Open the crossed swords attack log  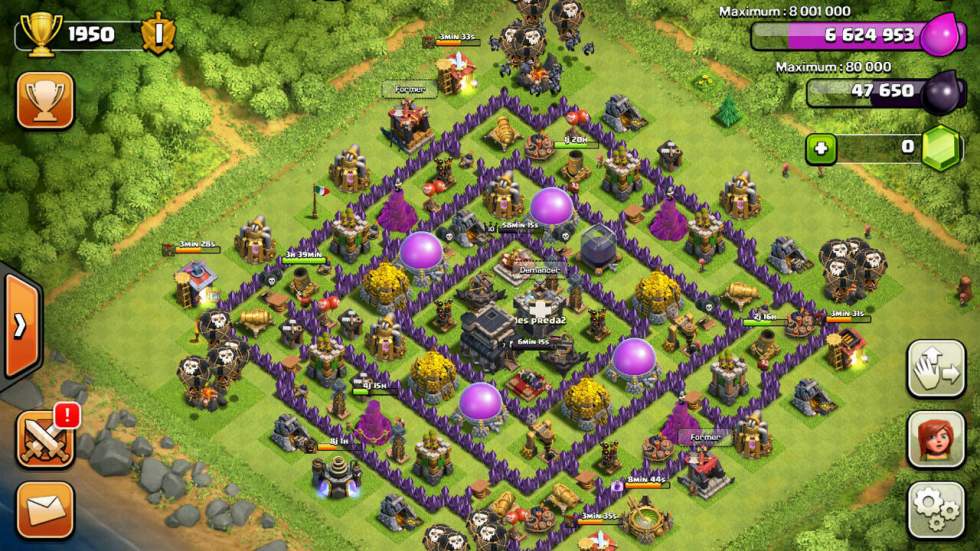tap(45, 439)
